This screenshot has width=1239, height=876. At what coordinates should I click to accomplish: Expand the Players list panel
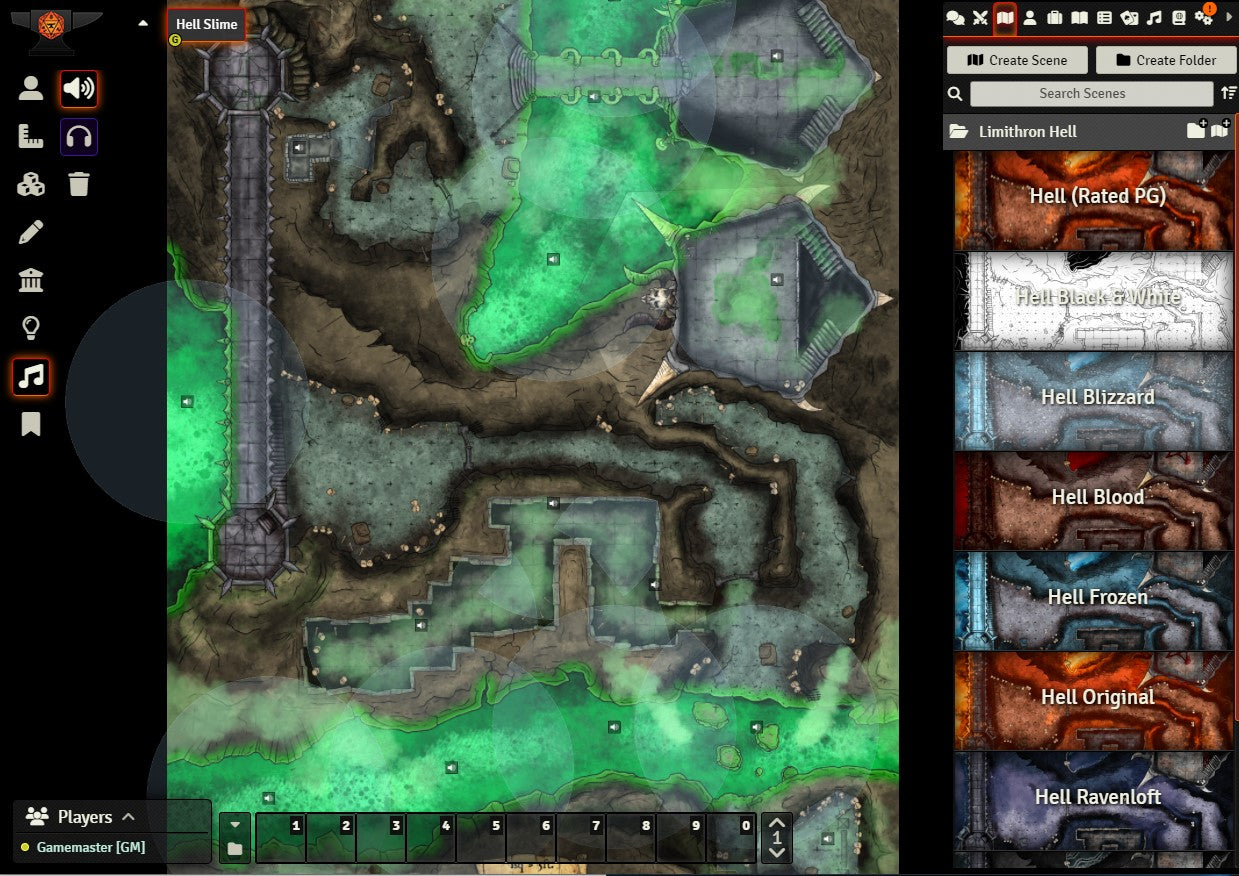(x=128, y=817)
